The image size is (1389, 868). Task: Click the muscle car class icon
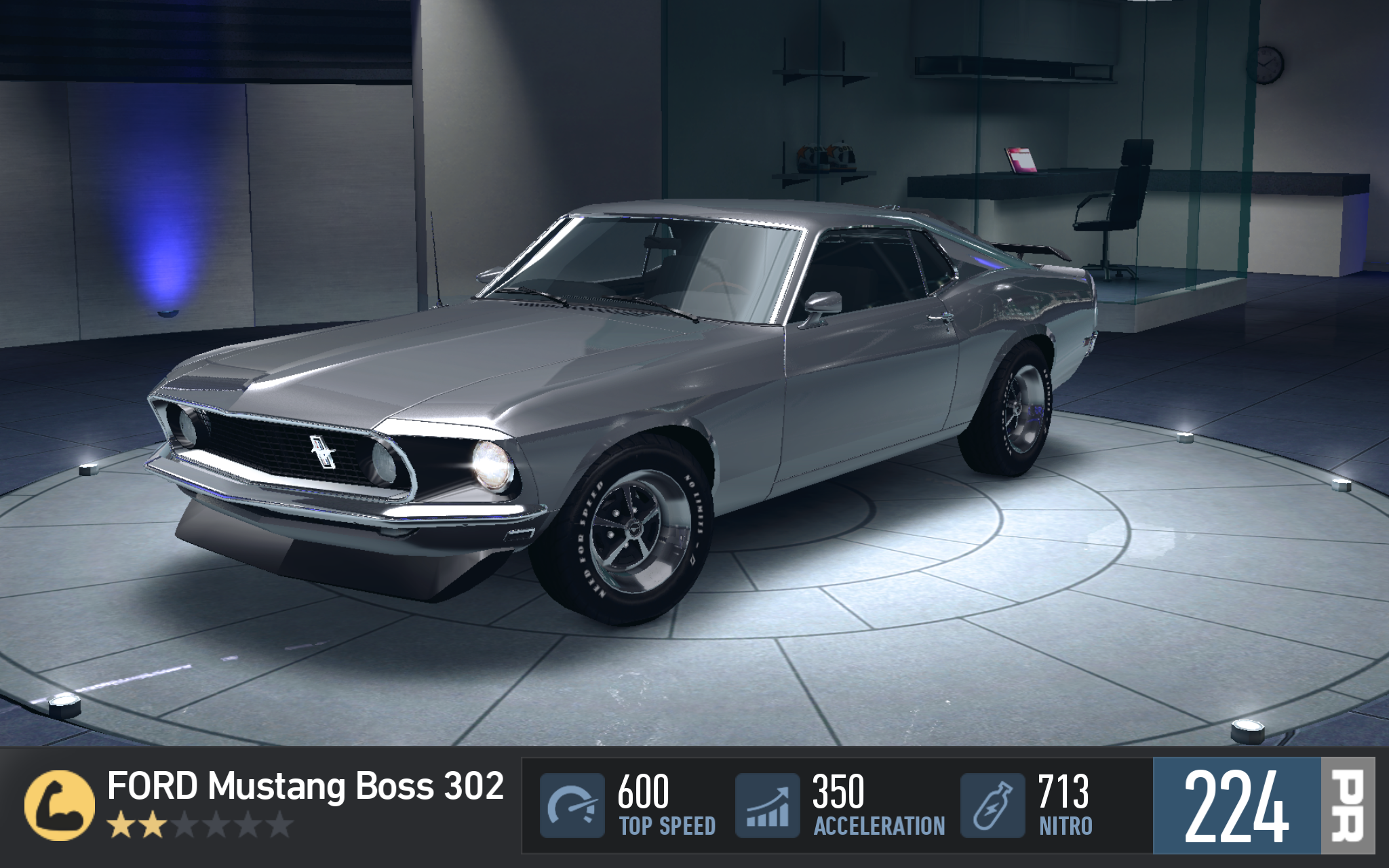59,806
